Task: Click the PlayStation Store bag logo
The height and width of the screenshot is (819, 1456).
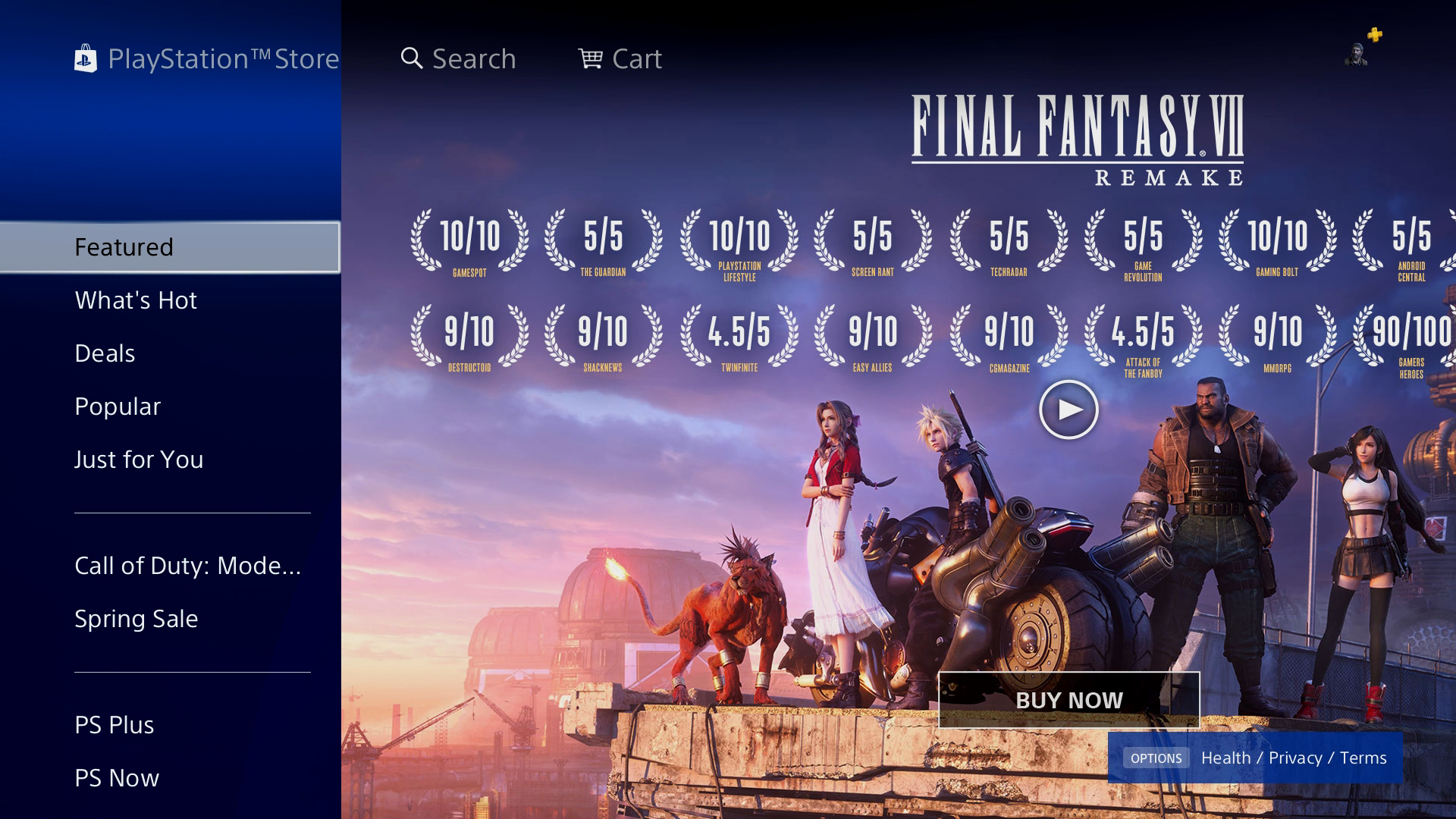Action: tap(87, 58)
